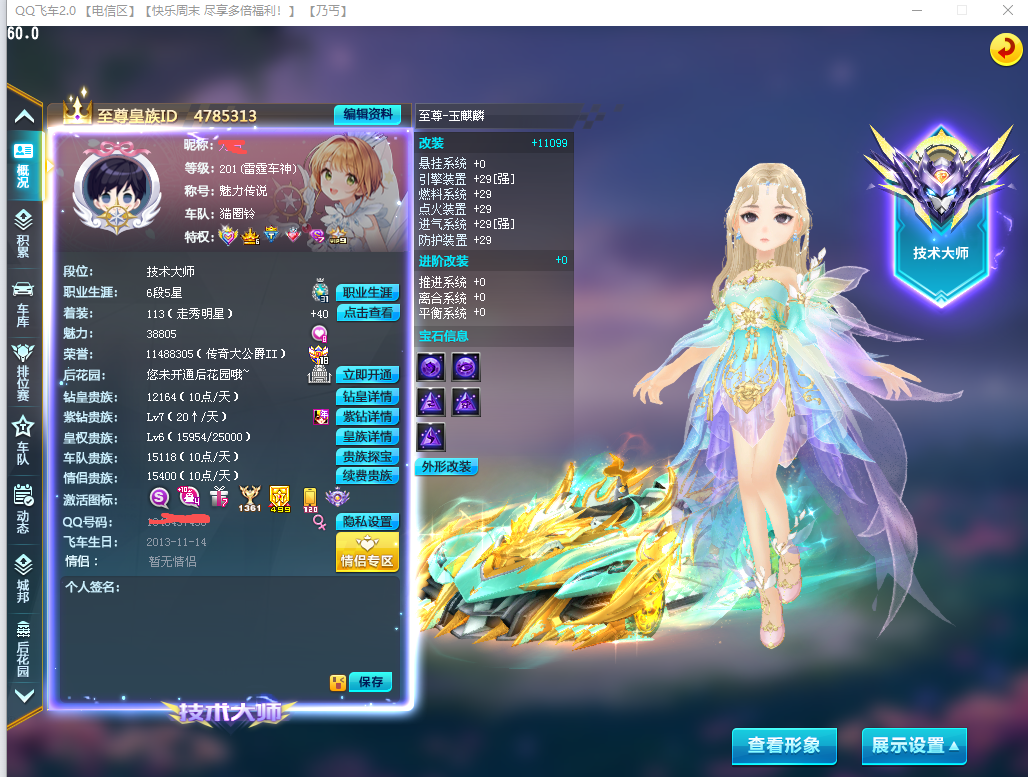The height and width of the screenshot is (777, 1028).
Task: Save the personal signature with 保存
Action: (370, 682)
